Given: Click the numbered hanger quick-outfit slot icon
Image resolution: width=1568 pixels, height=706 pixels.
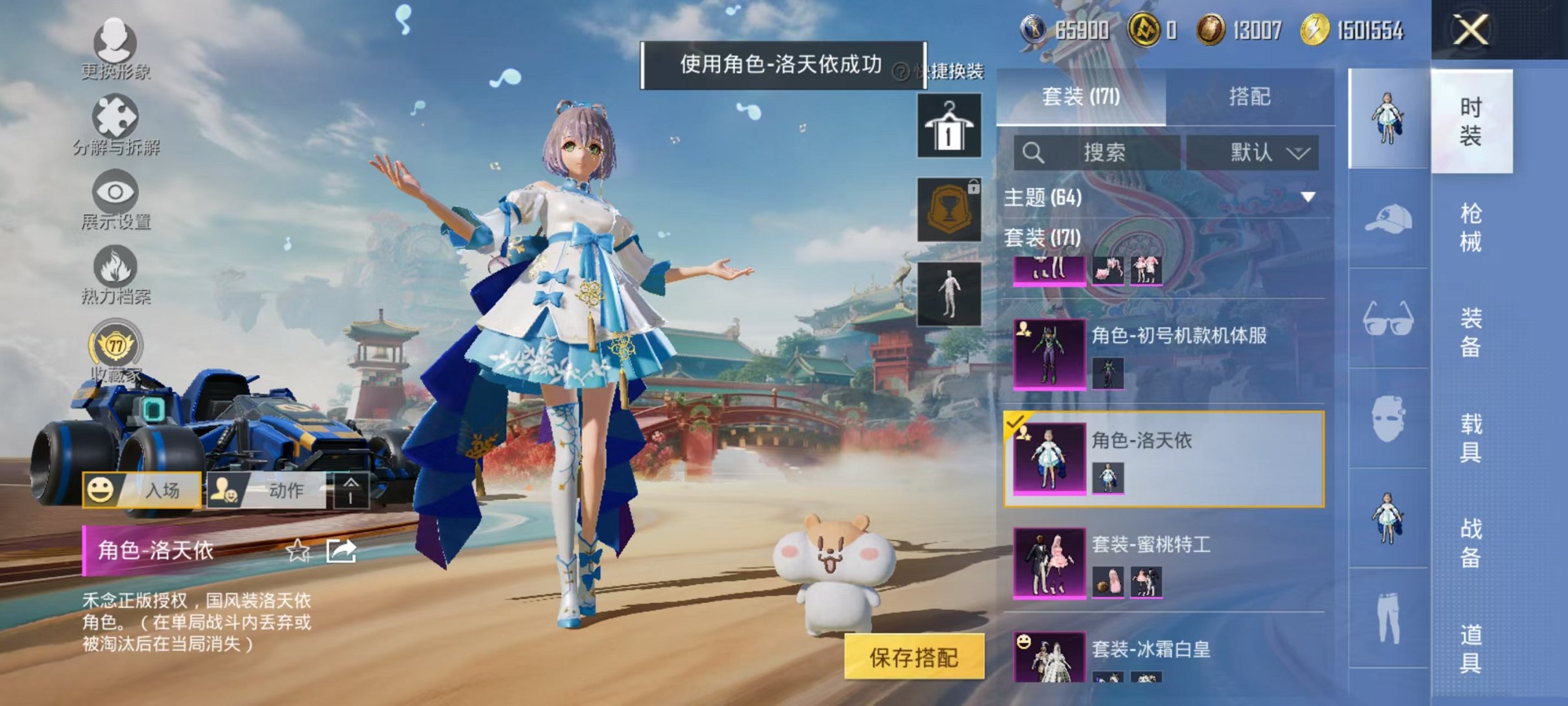Looking at the screenshot, I should [949, 123].
